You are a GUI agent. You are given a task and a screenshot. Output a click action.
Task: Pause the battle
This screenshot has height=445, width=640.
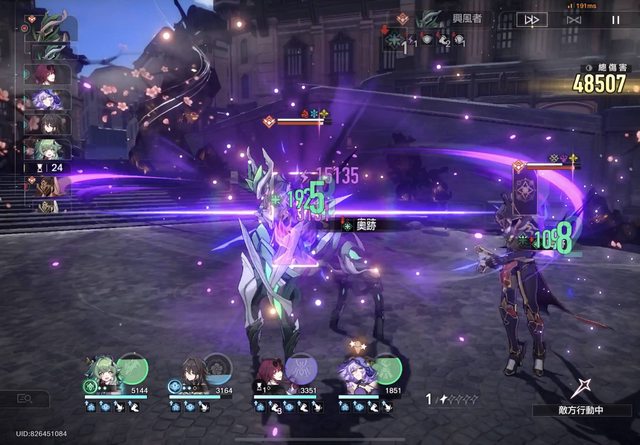613,19
